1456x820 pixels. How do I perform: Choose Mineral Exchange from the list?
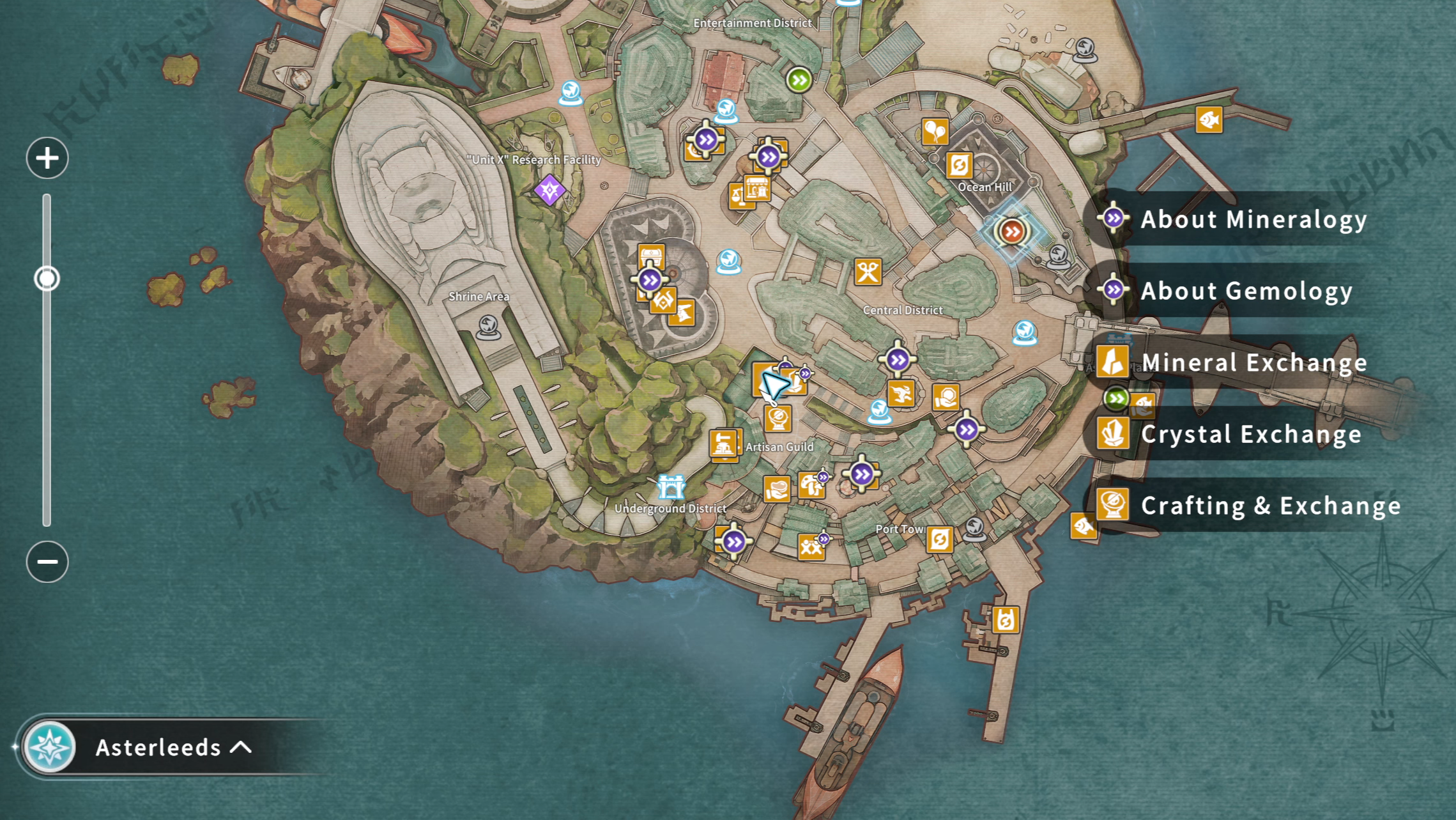(x=1252, y=362)
